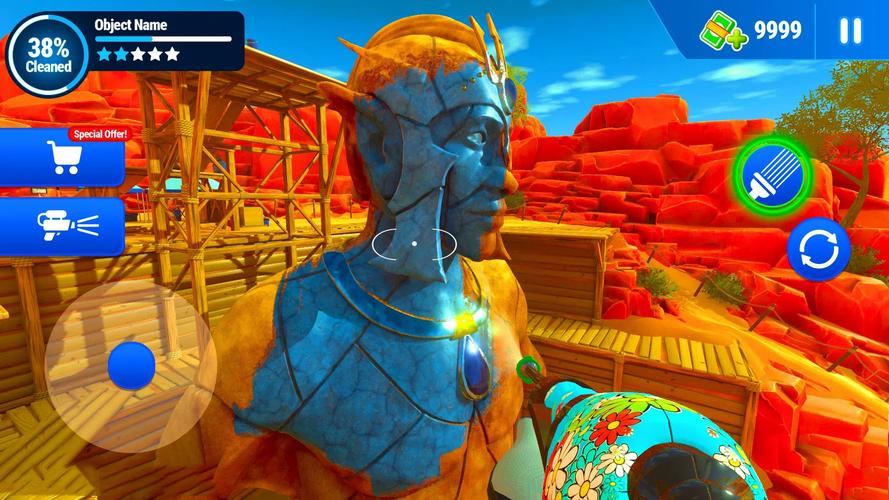Image resolution: width=889 pixels, height=500 pixels.
Task: Pause the game
Action: tap(850, 31)
